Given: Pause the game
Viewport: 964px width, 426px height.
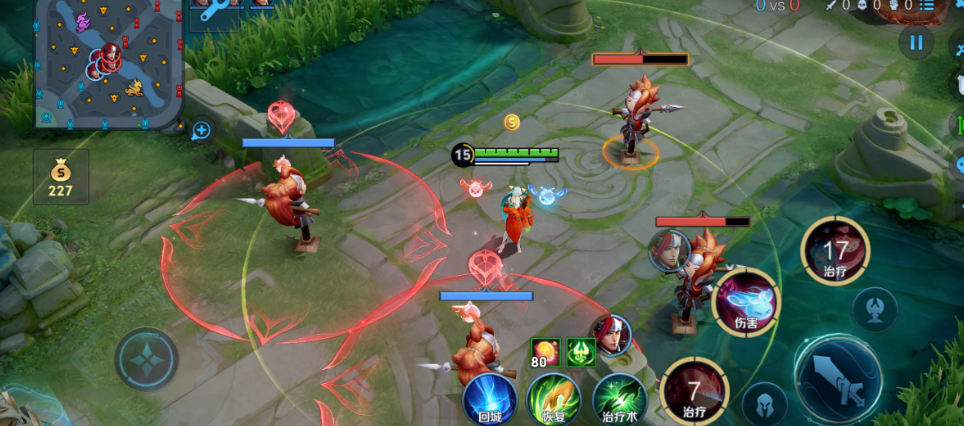Looking at the screenshot, I should (915, 43).
